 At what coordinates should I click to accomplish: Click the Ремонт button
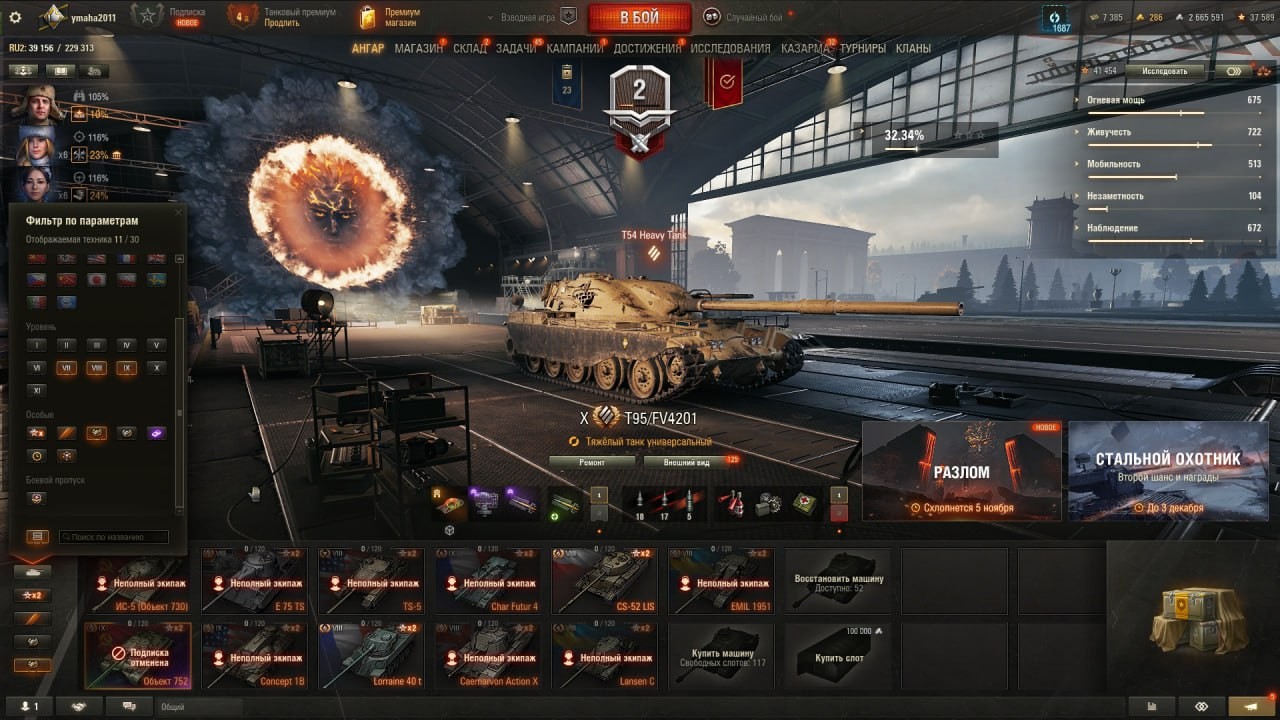pos(591,462)
